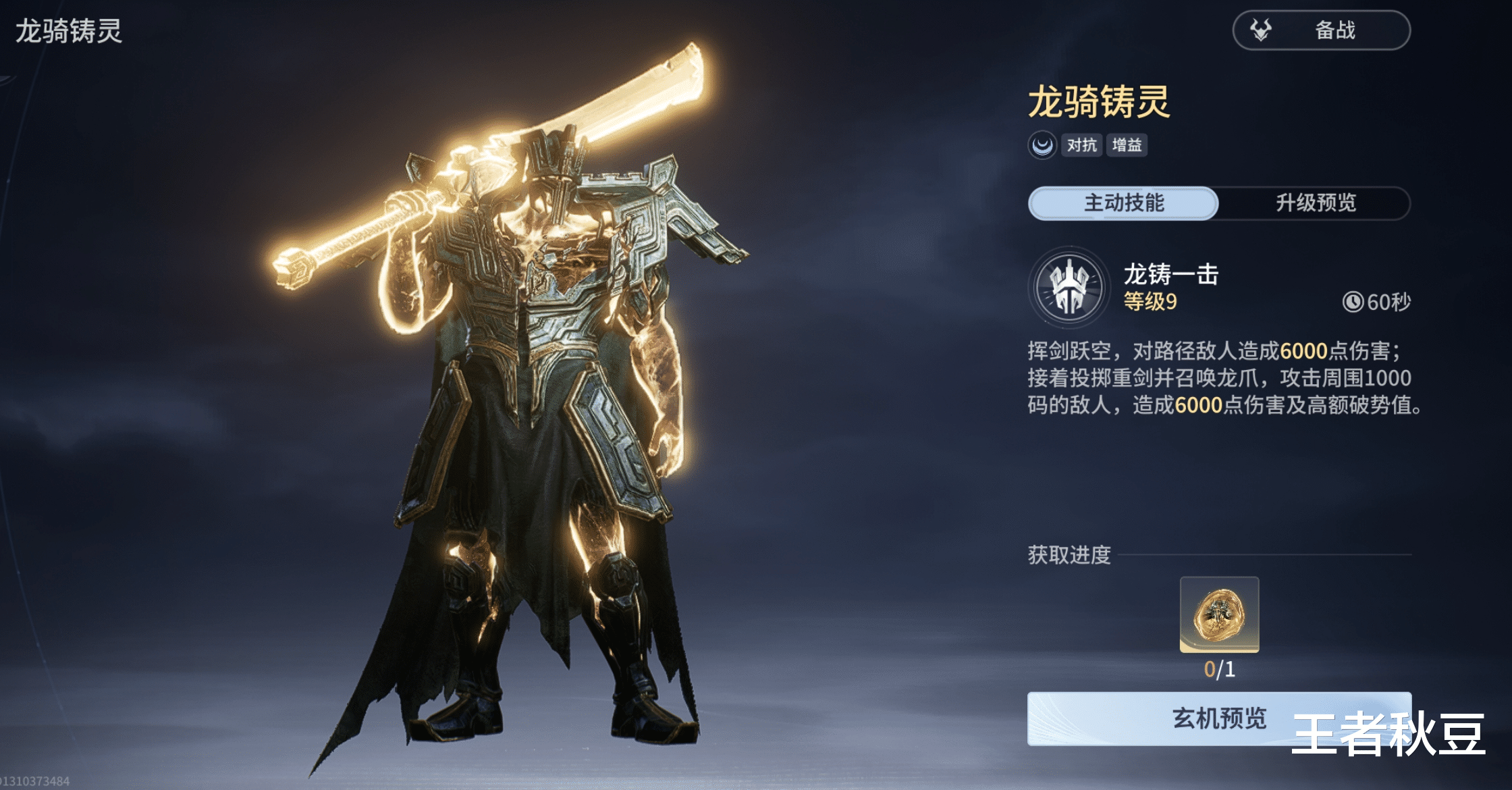Switch to the 升级预览 tab

1315,203
